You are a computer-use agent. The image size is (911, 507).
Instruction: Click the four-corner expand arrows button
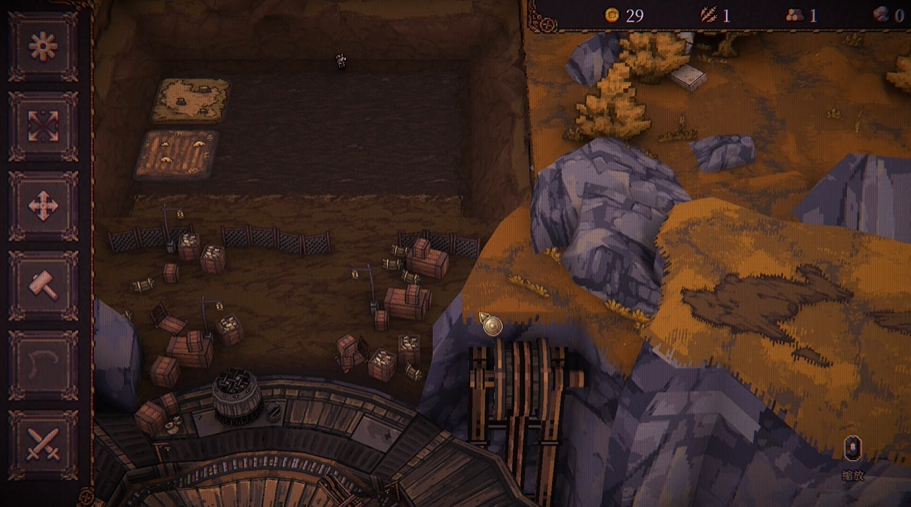(43, 127)
